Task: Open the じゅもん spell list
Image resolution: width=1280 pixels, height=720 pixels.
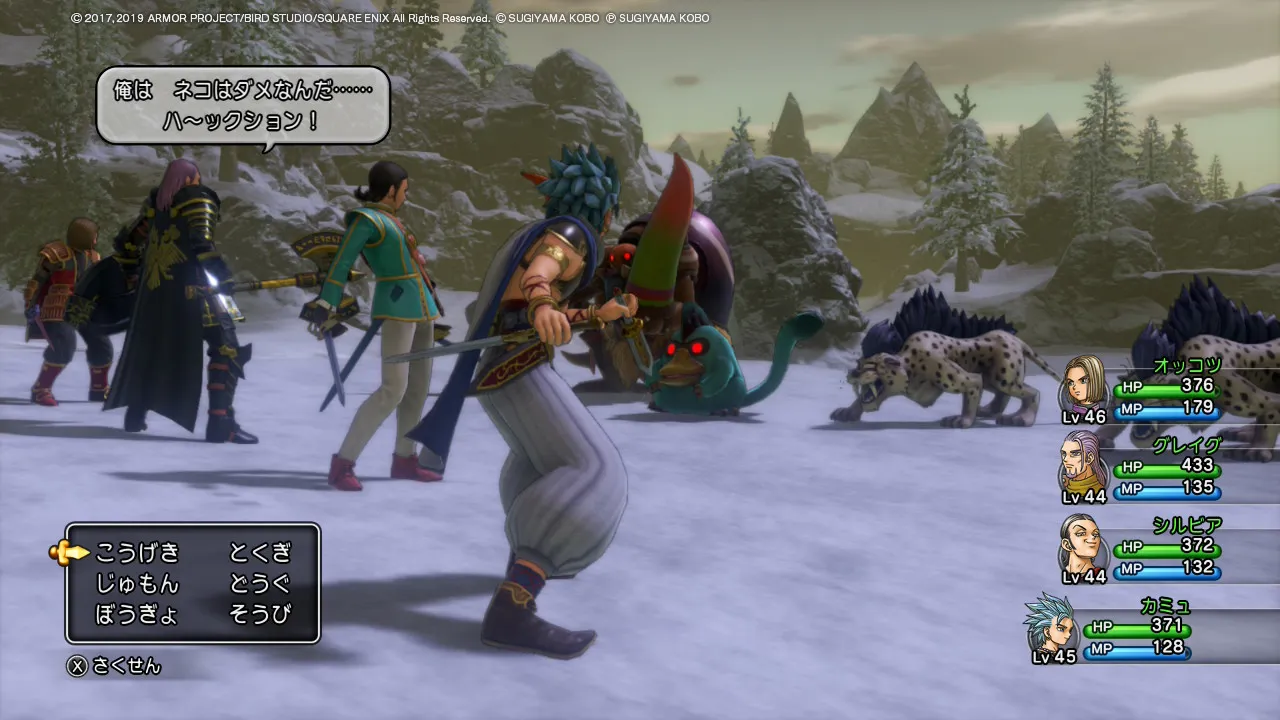Action: pyautogui.click(x=137, y=583)
